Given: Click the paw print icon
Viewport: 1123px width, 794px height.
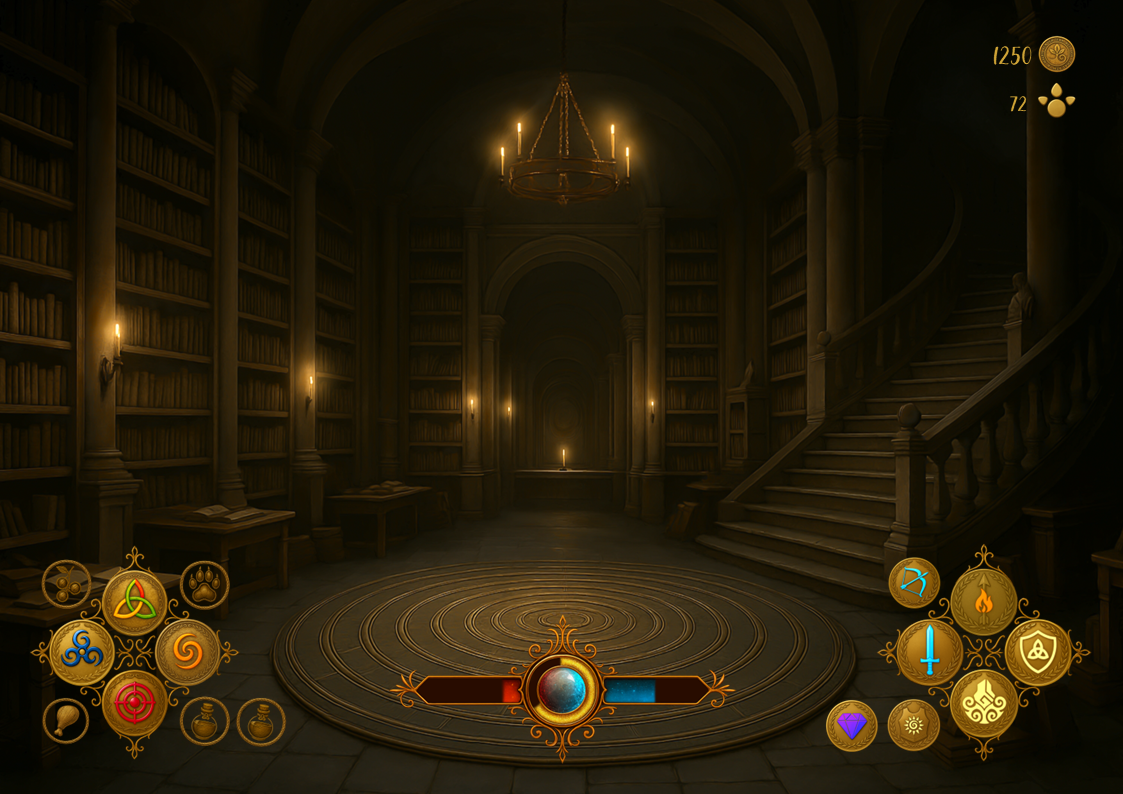Looking at the screenshot, I should [205, 585].
